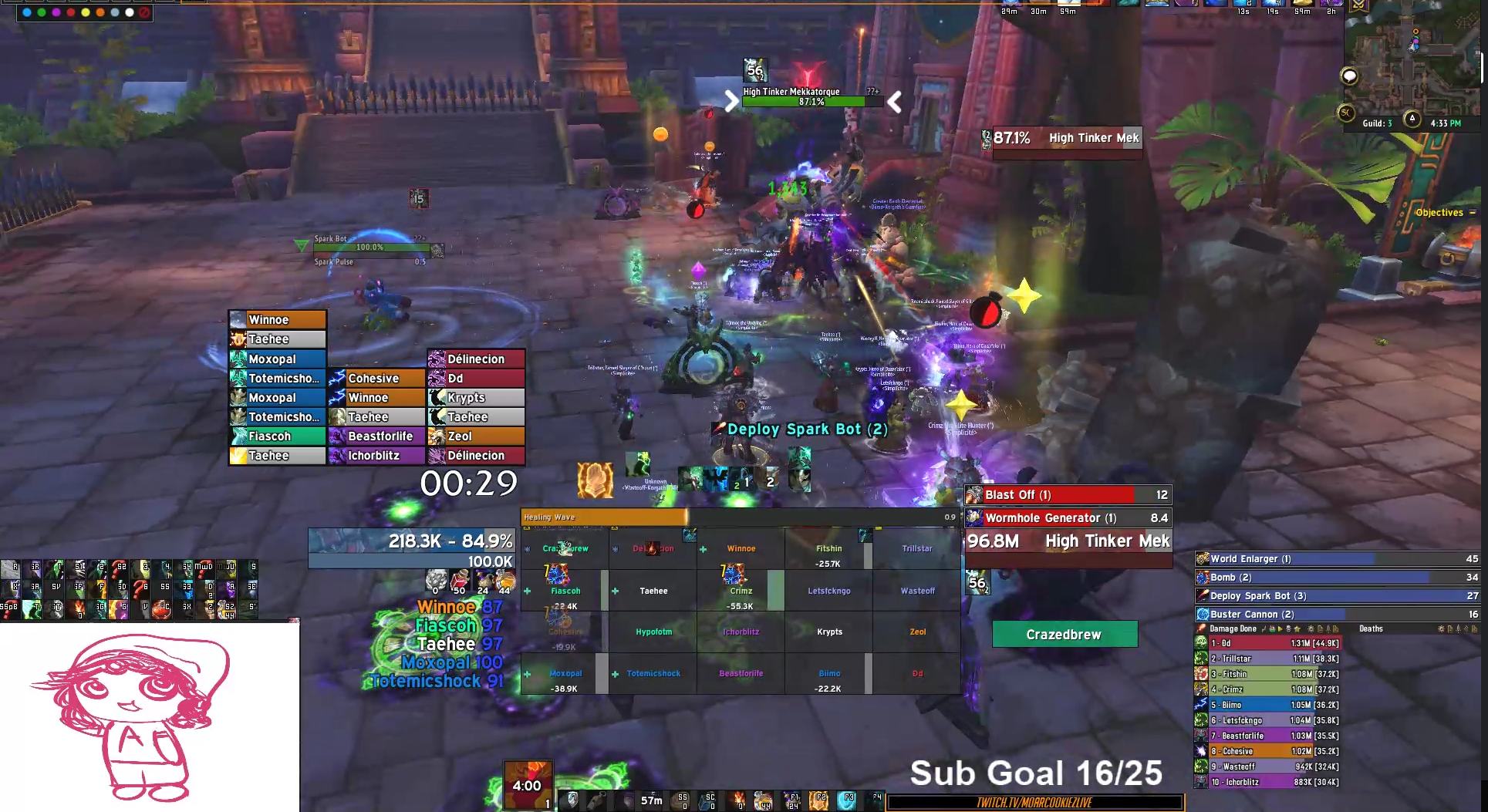Screen dimensions: 1488x812
Task: Select Hypofotm's raid frame
Action: [x=653, y=632]
